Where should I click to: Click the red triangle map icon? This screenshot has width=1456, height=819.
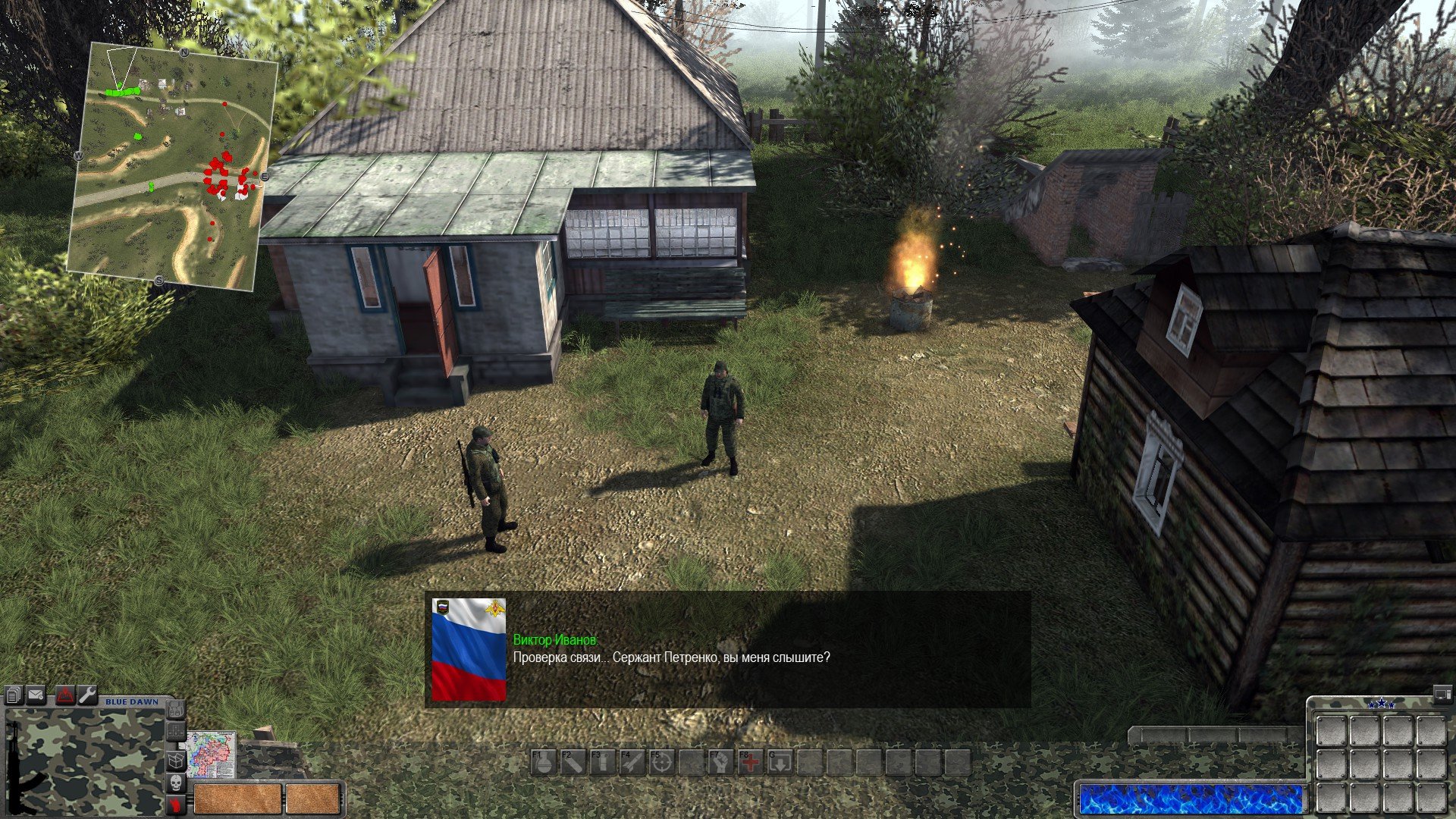[64, 695]
